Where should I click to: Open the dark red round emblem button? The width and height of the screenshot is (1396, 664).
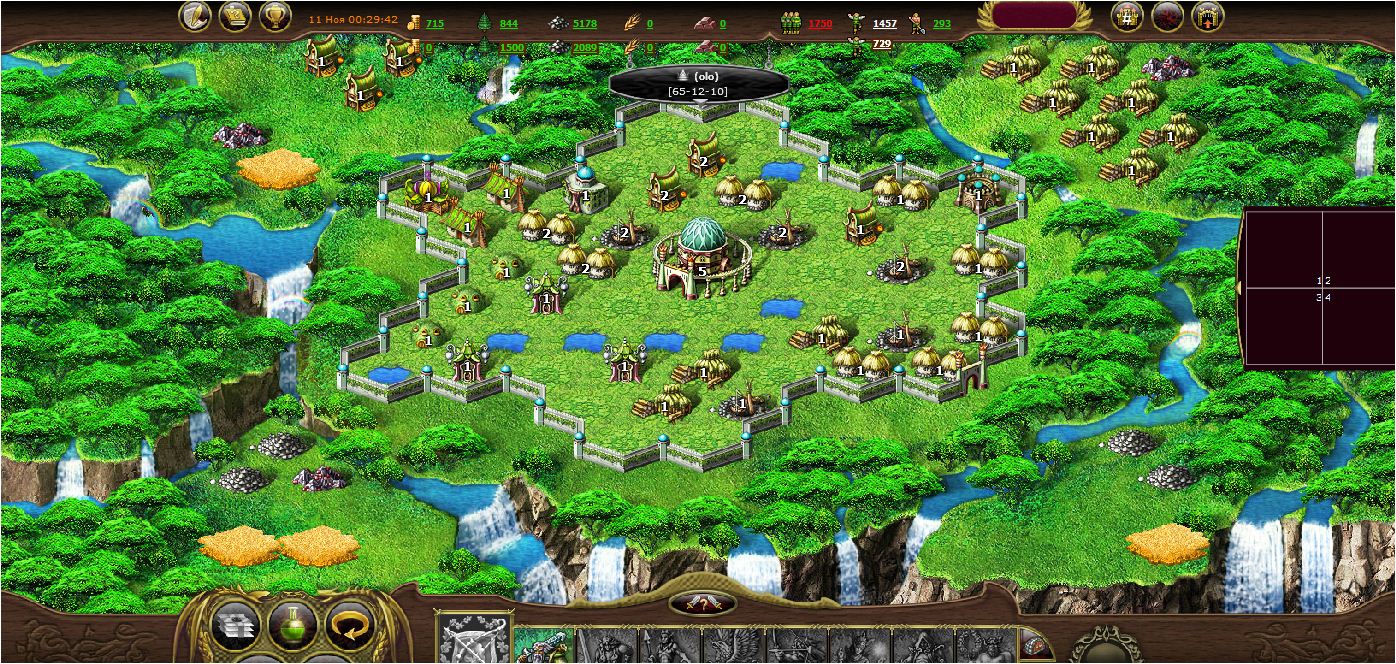tap(1168, 17)
